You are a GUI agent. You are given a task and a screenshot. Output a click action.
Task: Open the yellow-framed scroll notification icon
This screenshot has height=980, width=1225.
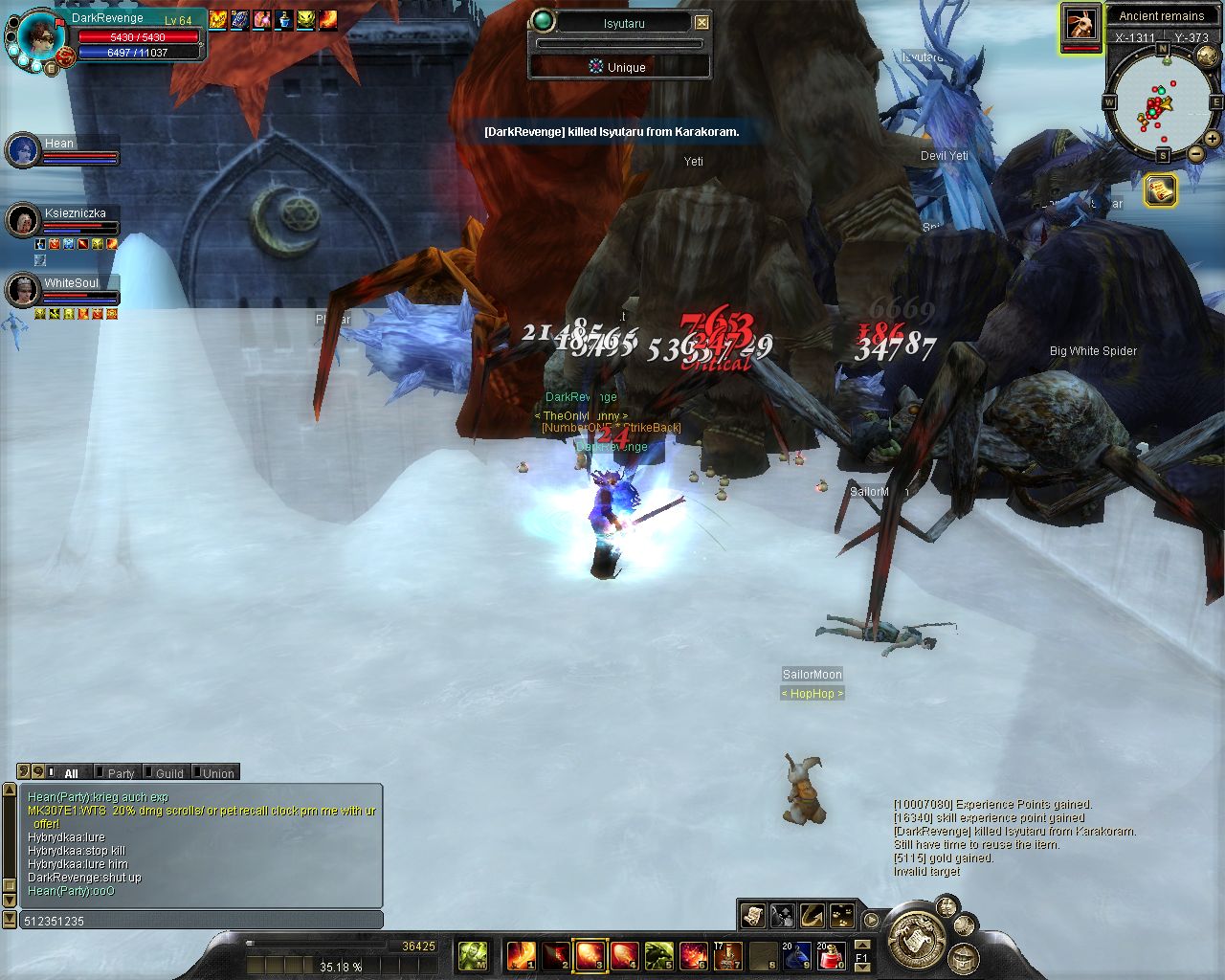1160,190
